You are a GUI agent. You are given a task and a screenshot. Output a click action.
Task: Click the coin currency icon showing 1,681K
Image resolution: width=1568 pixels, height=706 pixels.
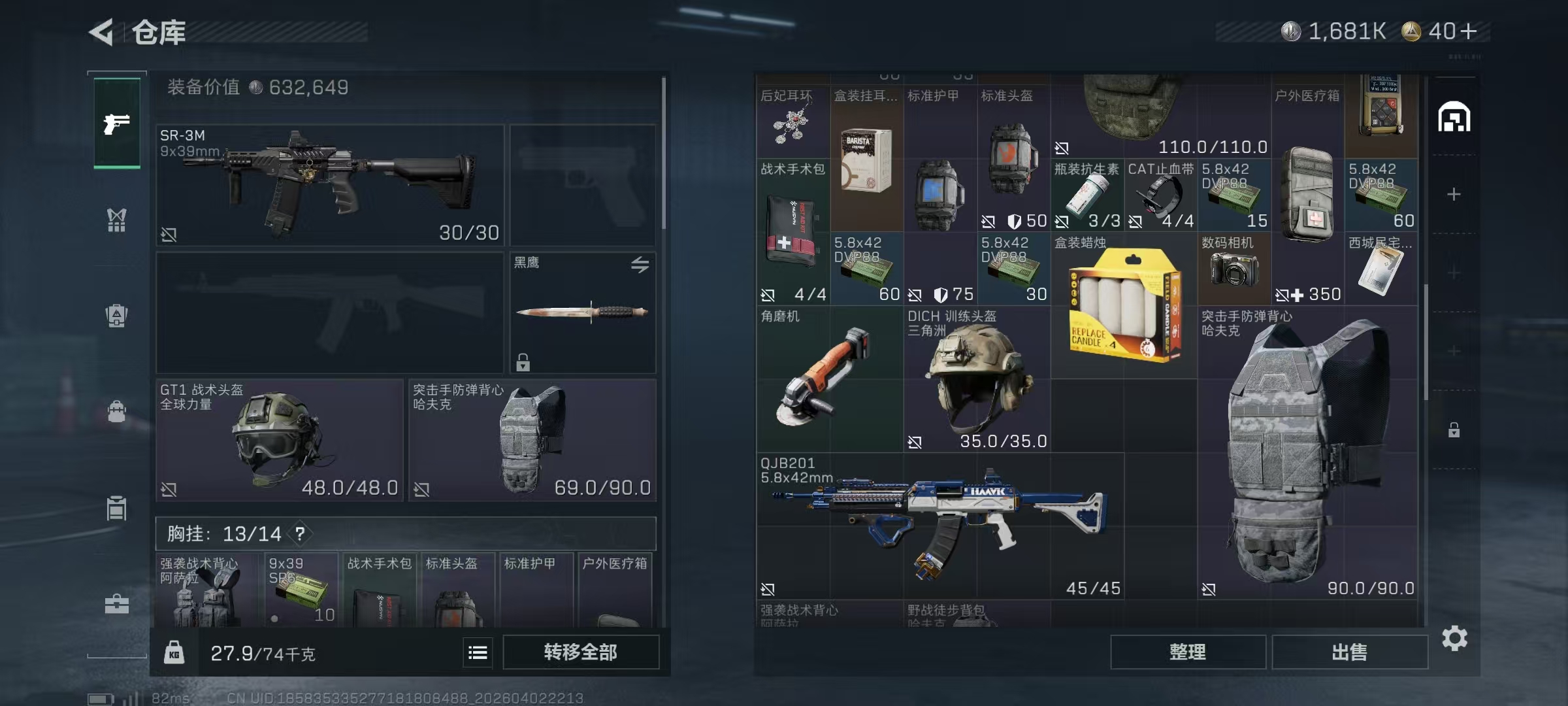1292,30
